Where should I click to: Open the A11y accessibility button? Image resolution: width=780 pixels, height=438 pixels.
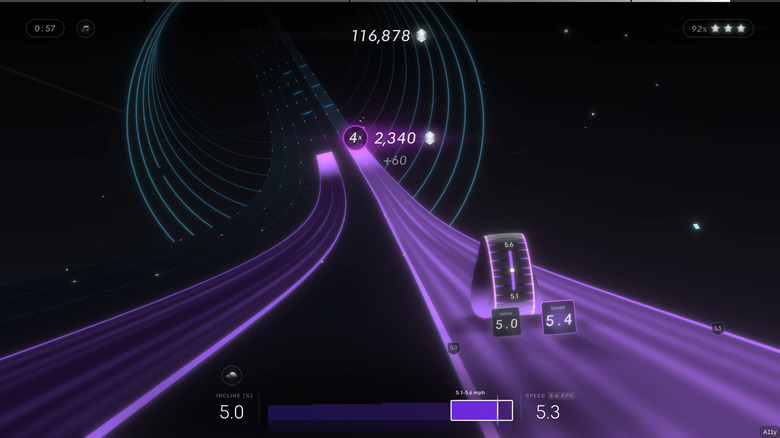point(768,431)
